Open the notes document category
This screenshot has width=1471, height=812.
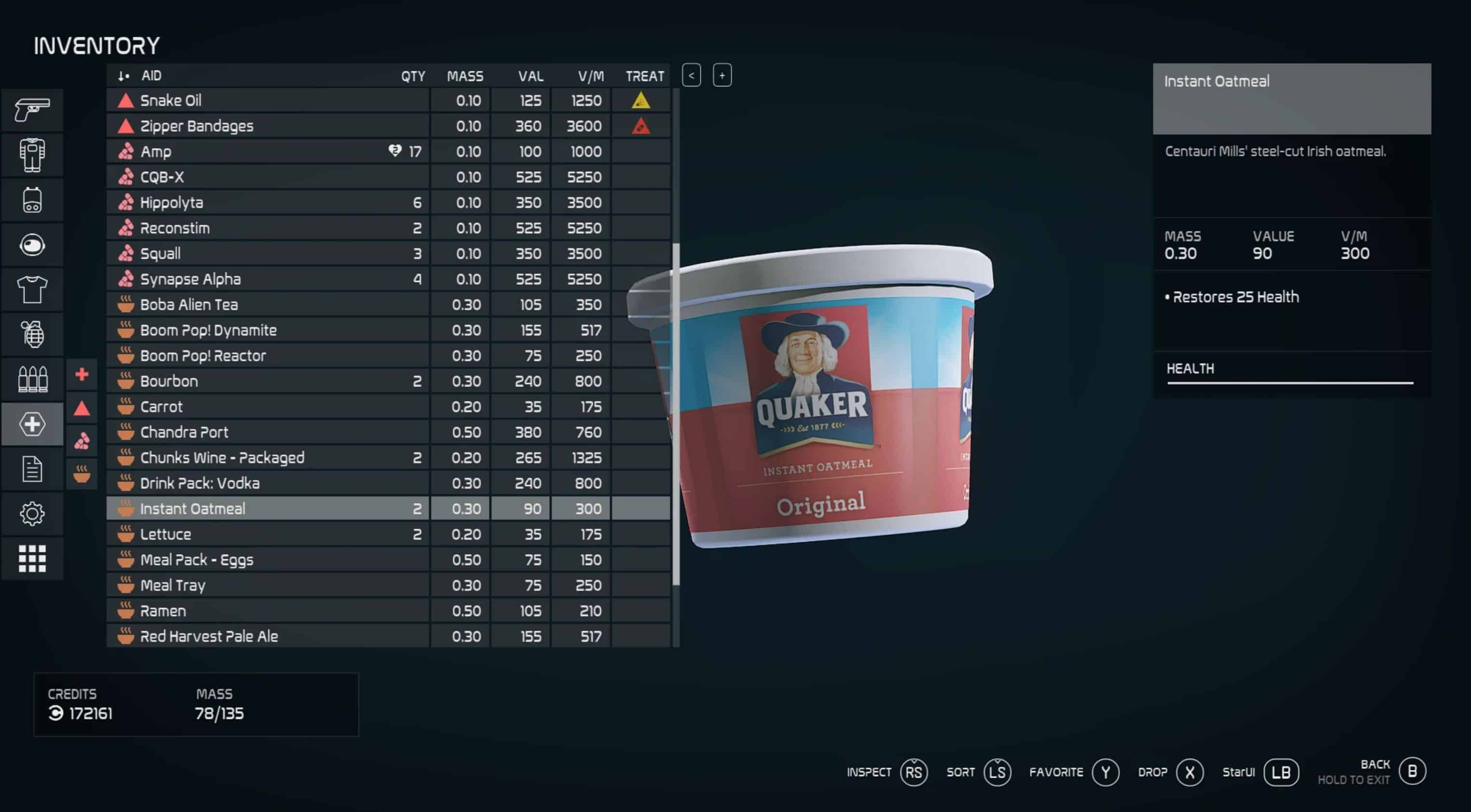tap(32, 469)
